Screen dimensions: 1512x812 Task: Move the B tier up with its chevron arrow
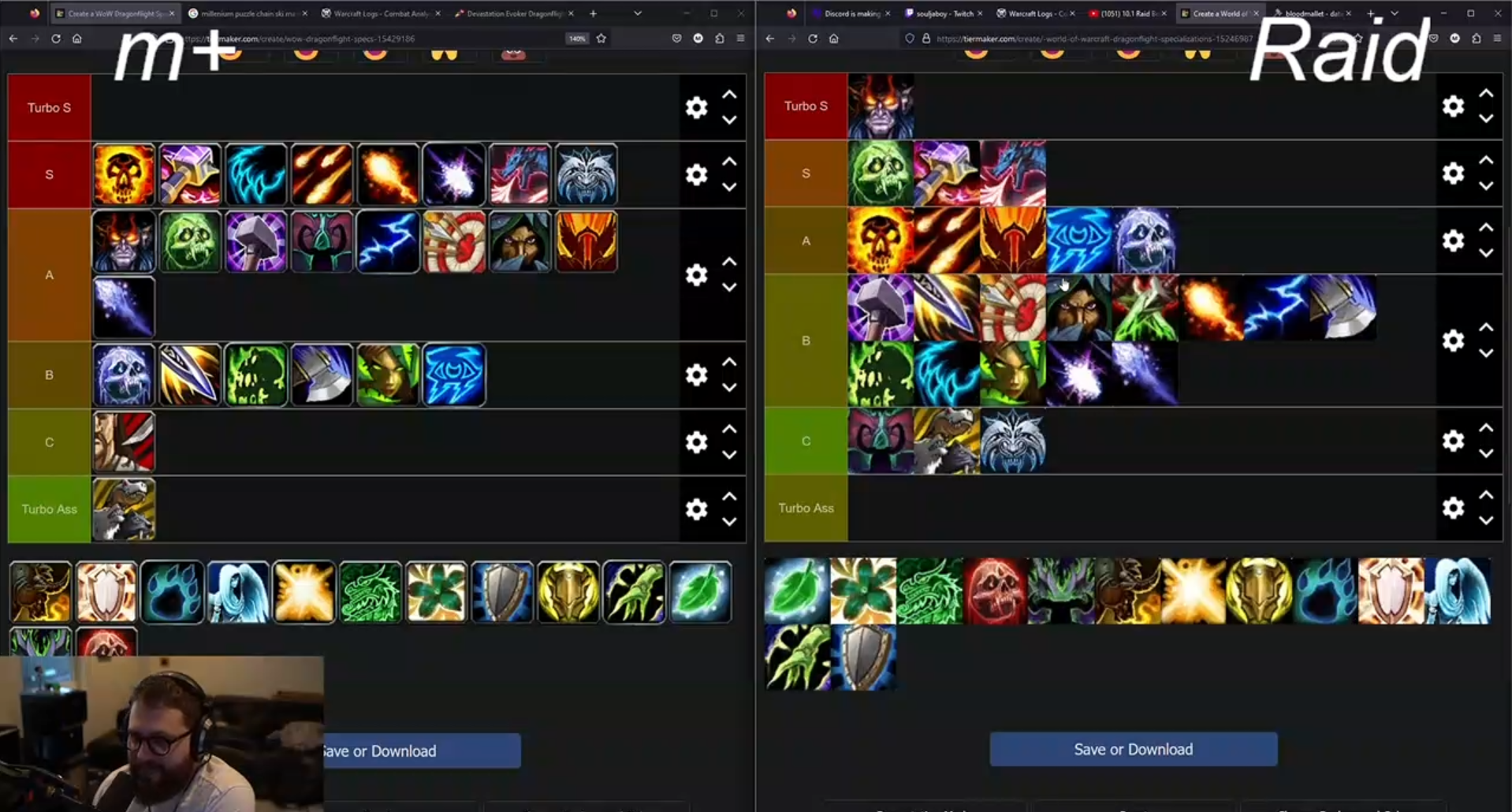click(x=728, y=363)
